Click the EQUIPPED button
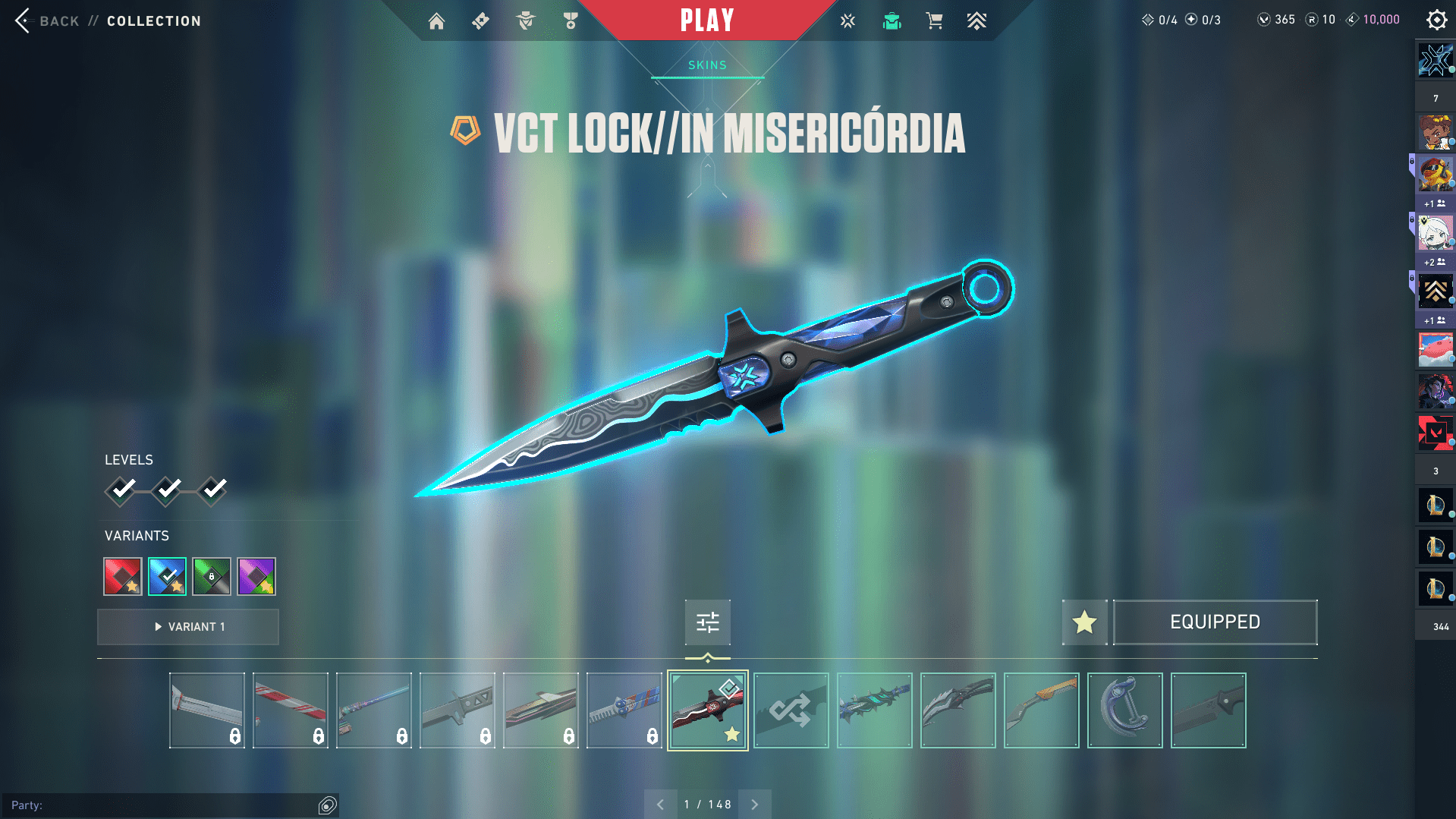 (1215, 622)
